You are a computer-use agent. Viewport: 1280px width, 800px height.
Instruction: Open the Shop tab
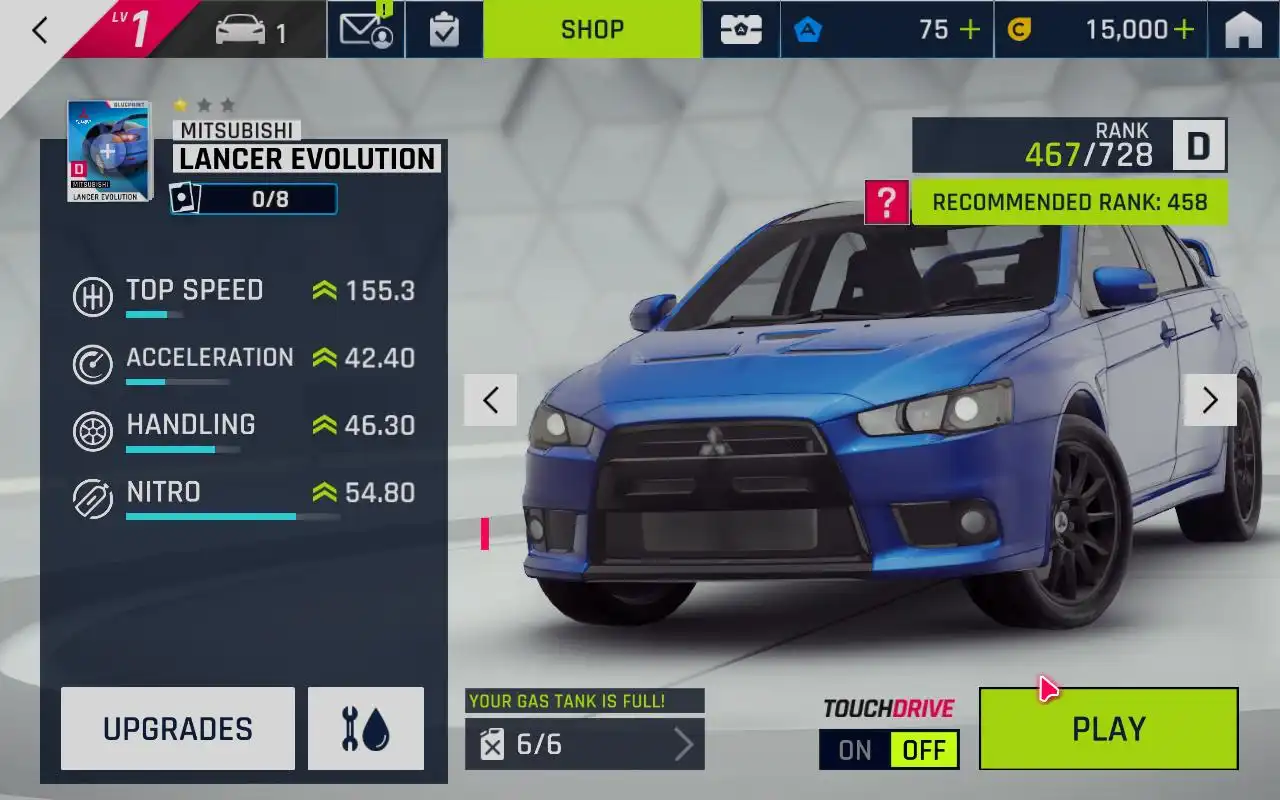(x=592, y=30)
